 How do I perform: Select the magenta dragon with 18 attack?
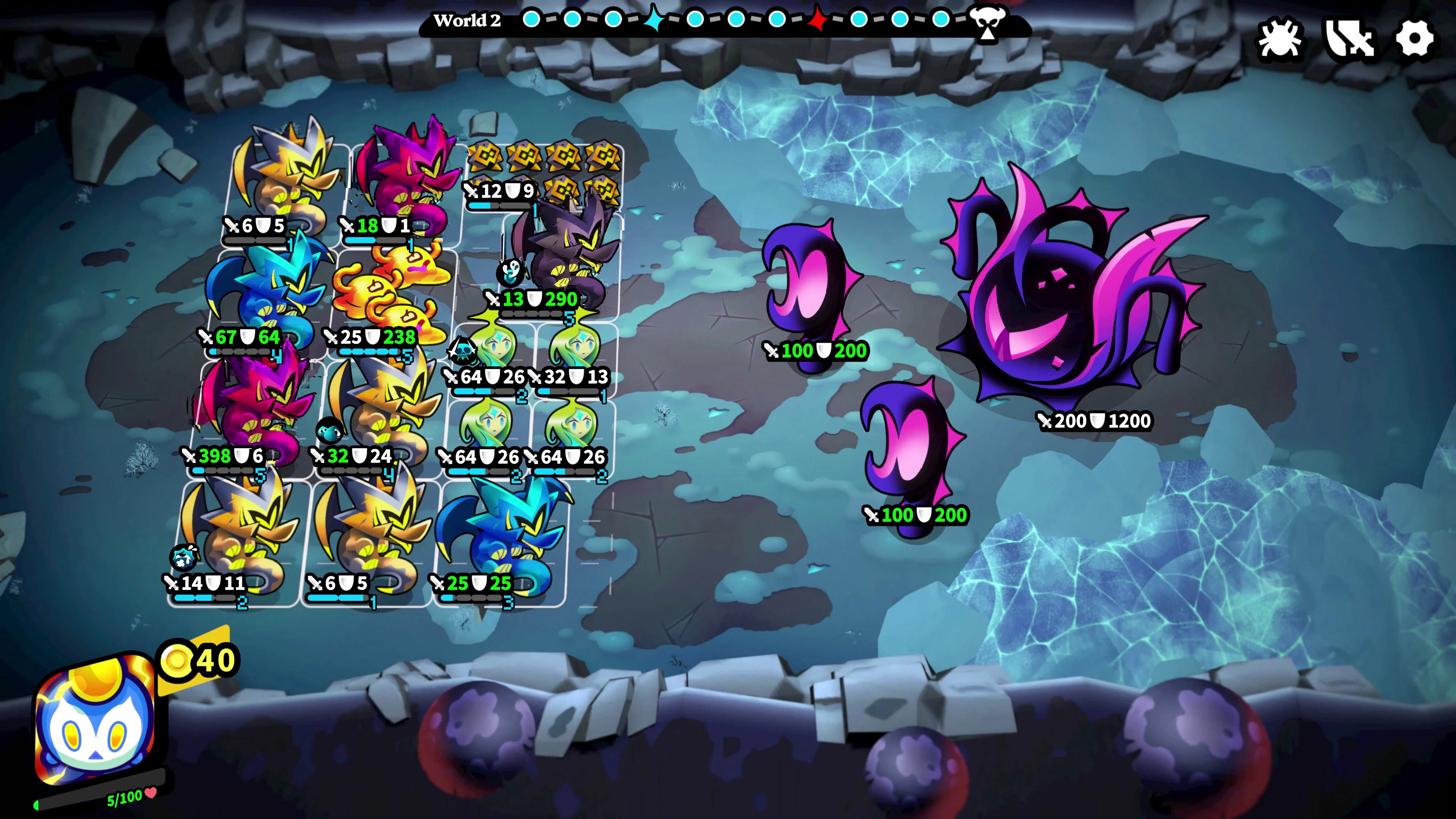click(x=404, y=175)
